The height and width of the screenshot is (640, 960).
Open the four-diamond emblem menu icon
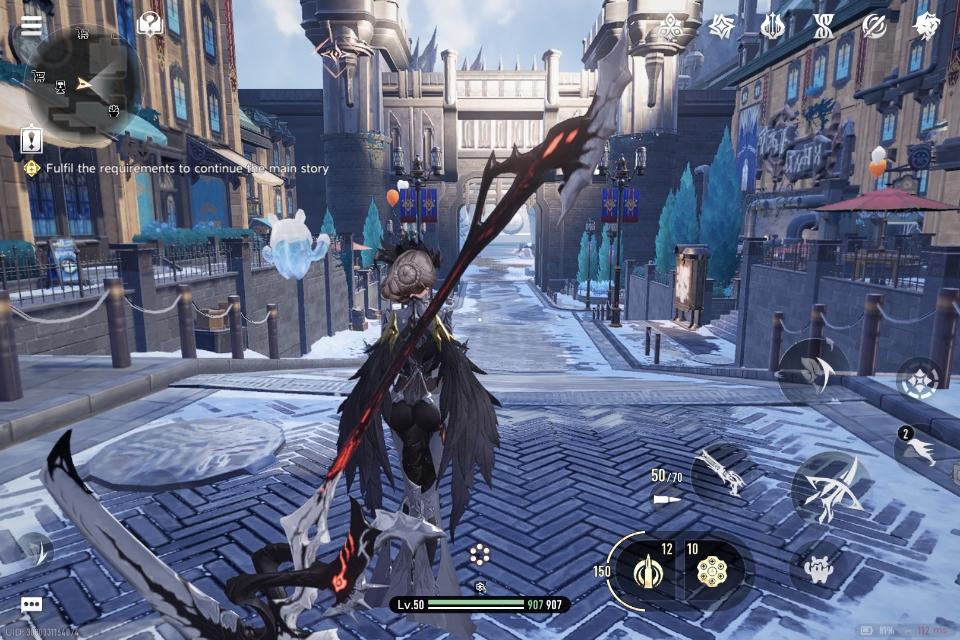pyautogui.click(x=669, y=25)
